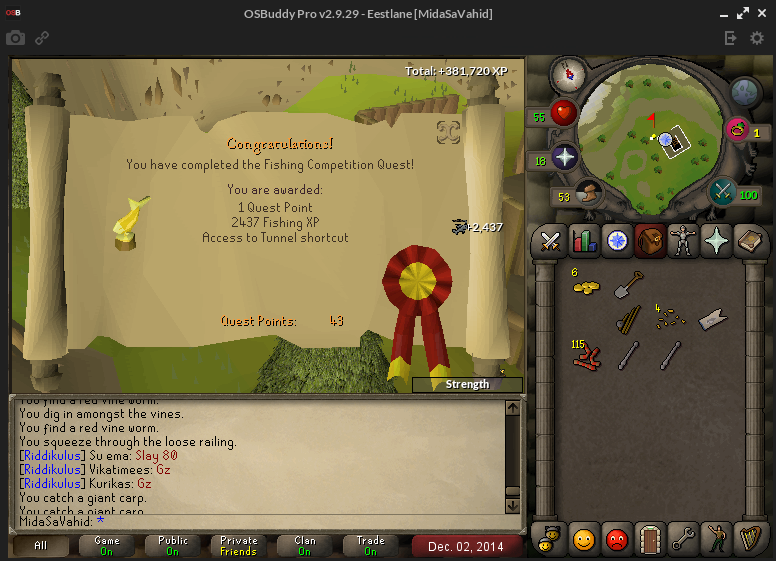Close the quest completion scroll

coord(448,132)
